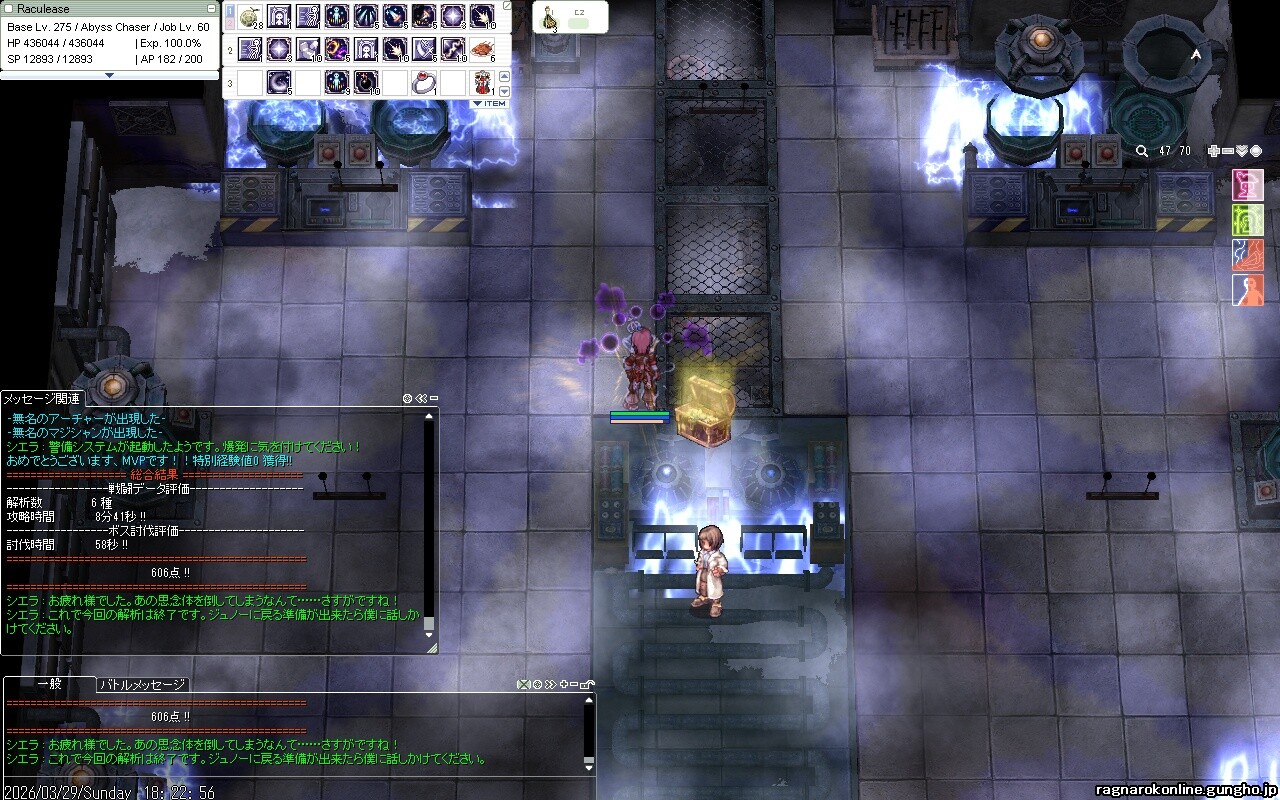Click the green status buff icon
Screen dimensions: 1280x800
click(1247, 220)
